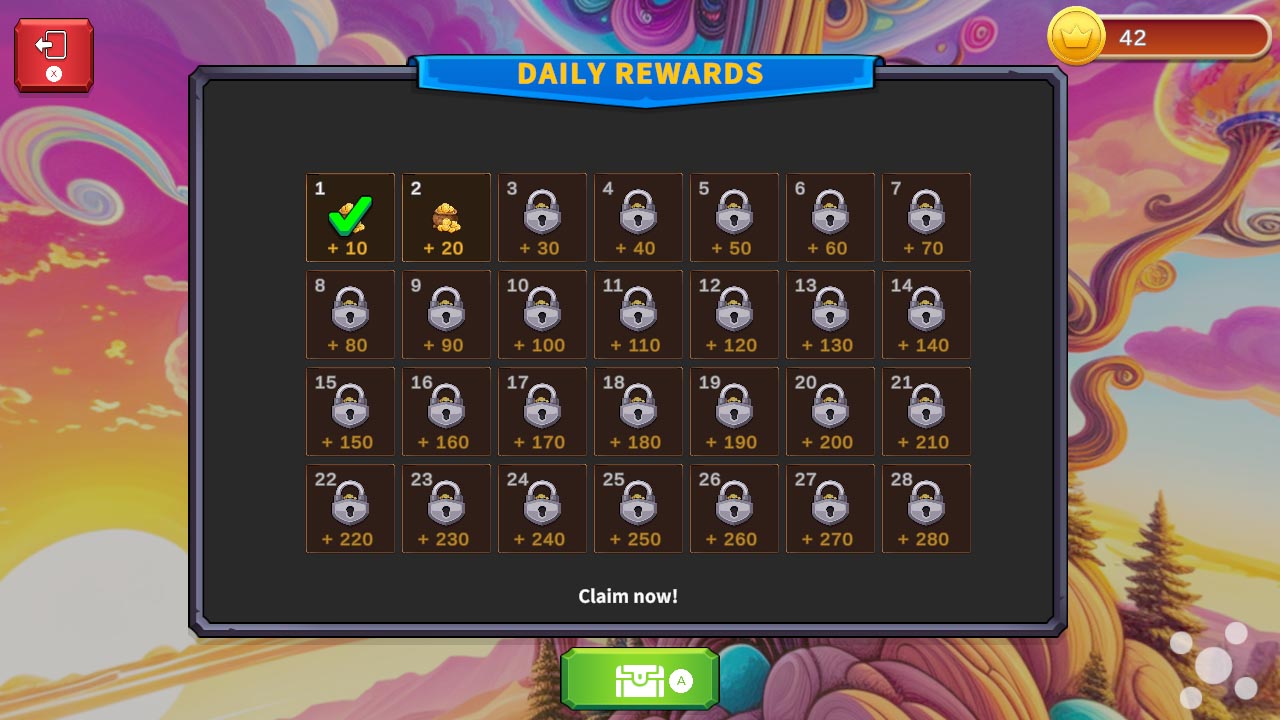Click the Daily Rewards banner header
This screenshot has height=720, width=1280.
point(639,74)
